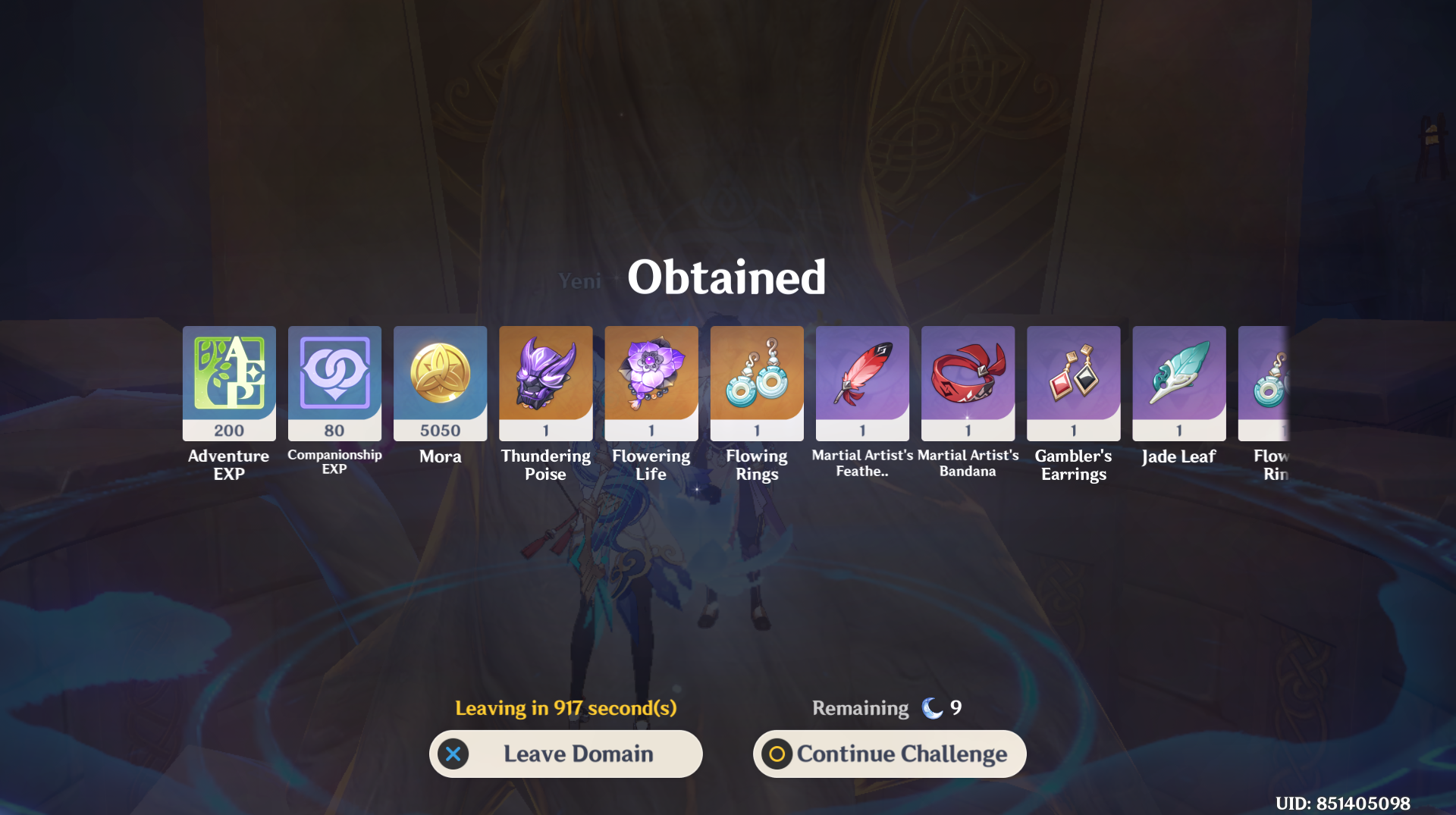
Task: Click the Obtained title heading
Action: pos(726,276)
